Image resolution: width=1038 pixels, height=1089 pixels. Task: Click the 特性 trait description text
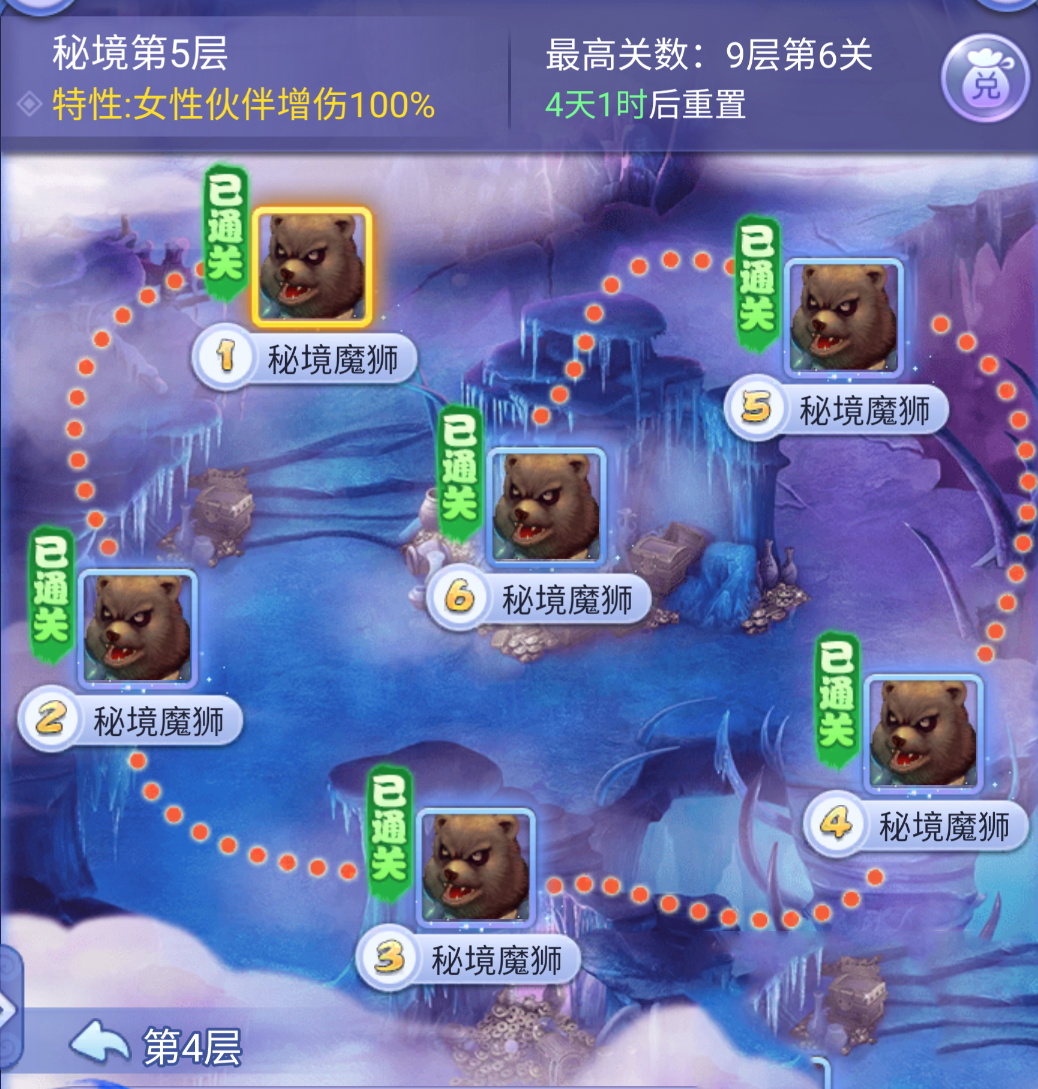[243, 104]
